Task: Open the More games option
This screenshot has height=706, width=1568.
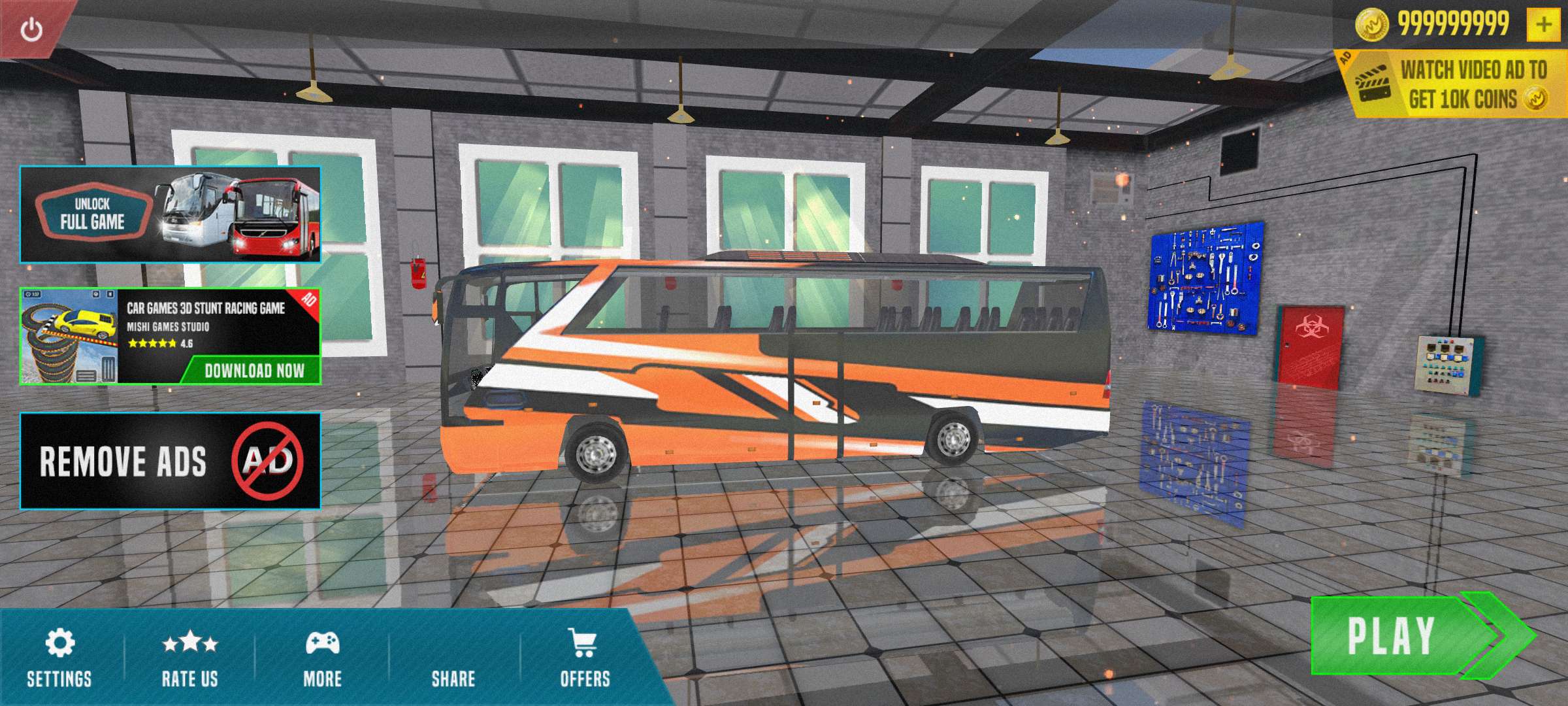Action: click(323, 658)
